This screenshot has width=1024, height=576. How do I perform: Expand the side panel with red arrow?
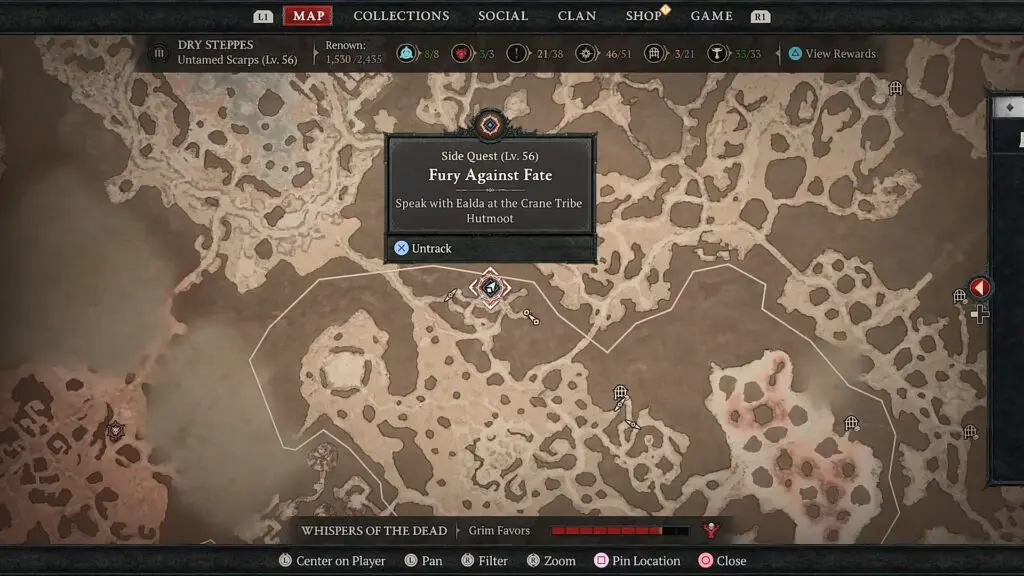pyautogui.click(x=980, y=288)
